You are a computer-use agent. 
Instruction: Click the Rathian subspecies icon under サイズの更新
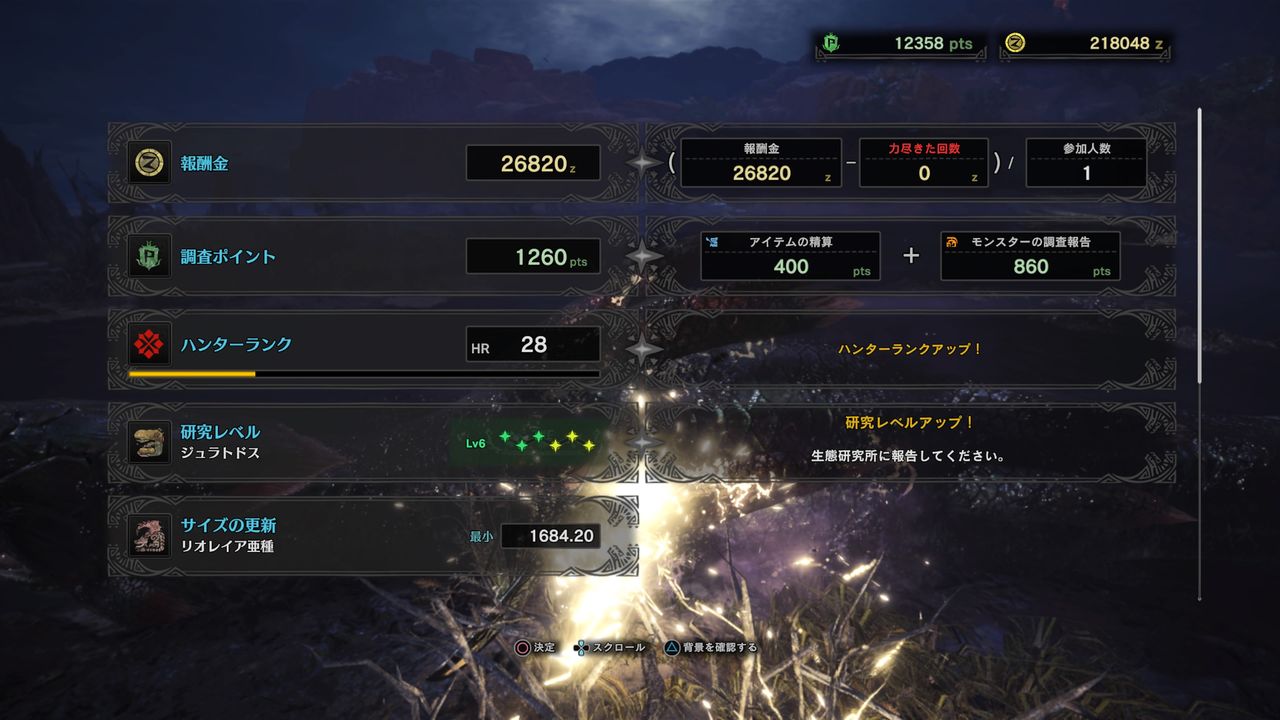coord(149,535)
